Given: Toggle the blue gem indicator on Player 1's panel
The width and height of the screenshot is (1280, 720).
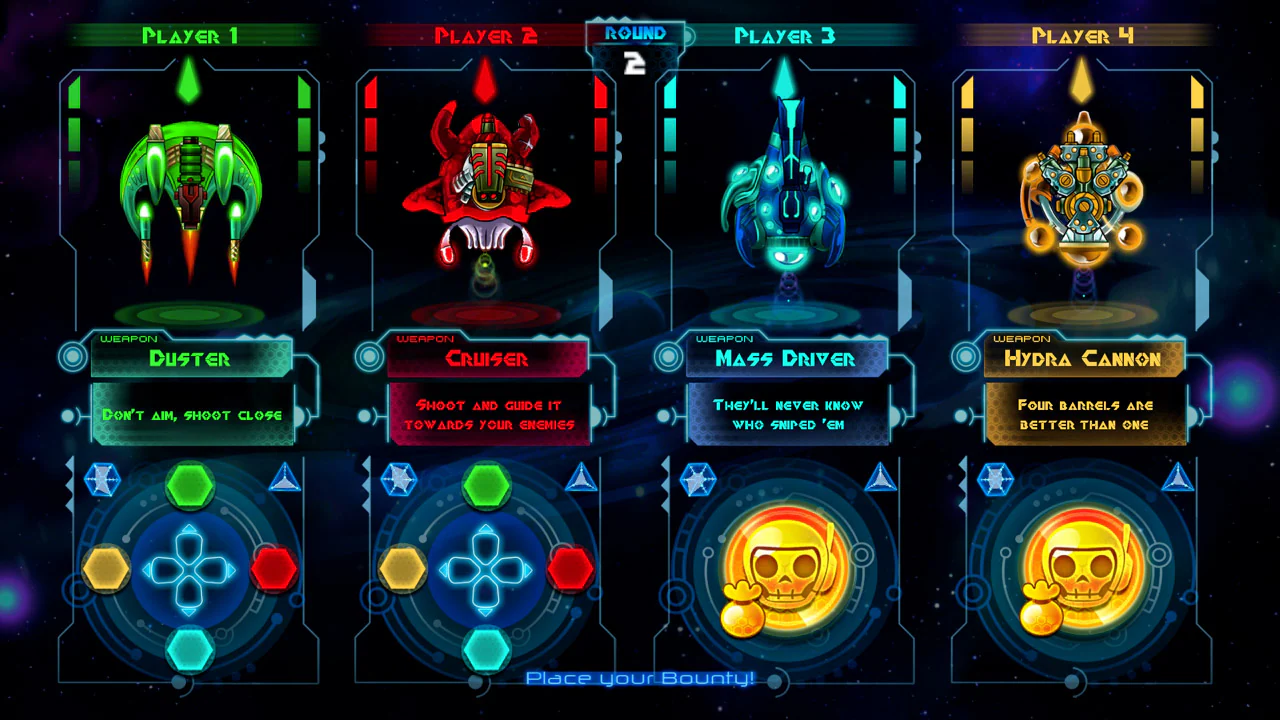Looking at the screenshot, I should pyautogui.click(x=103, y=480).
